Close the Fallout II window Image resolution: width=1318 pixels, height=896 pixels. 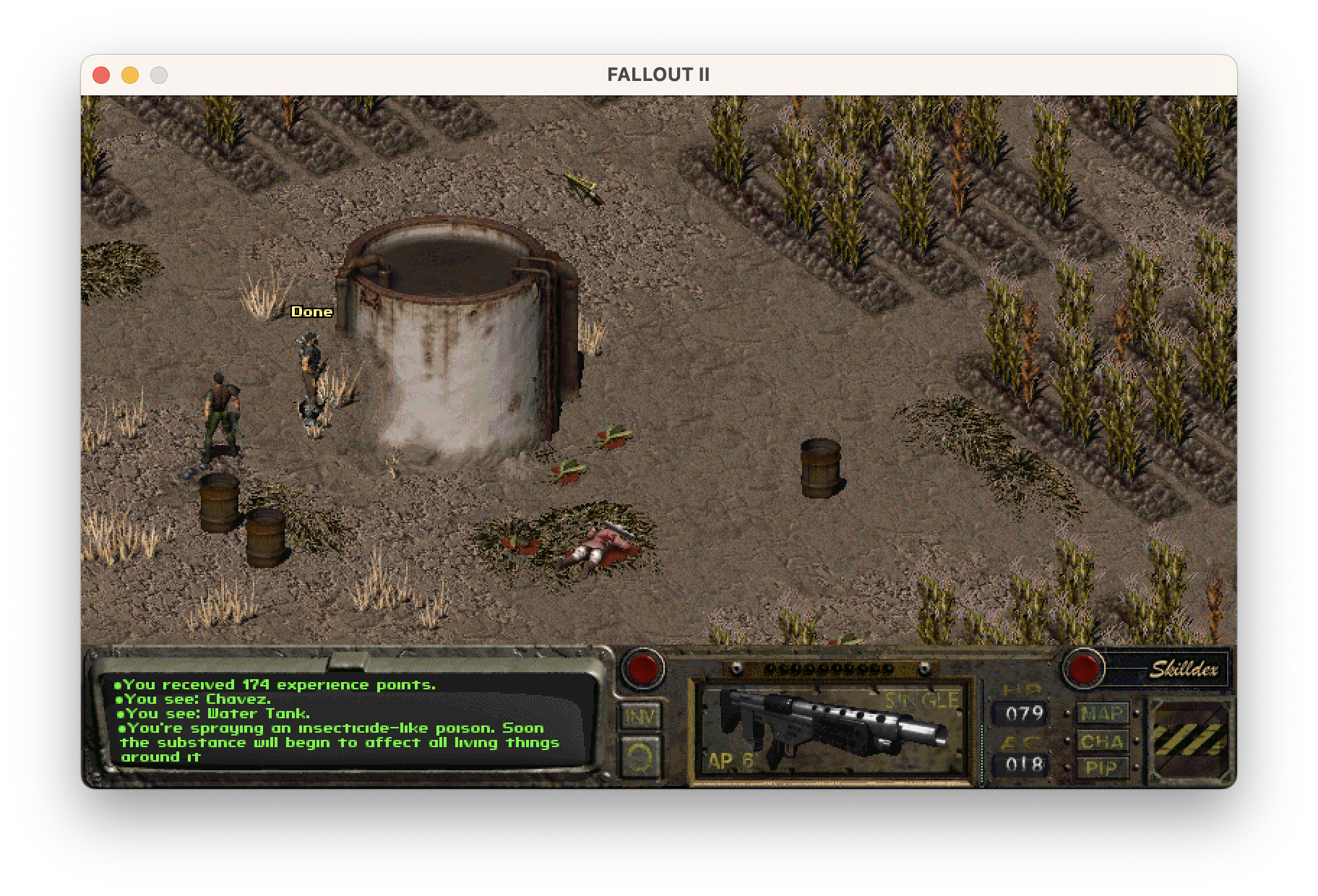(101, 75)
